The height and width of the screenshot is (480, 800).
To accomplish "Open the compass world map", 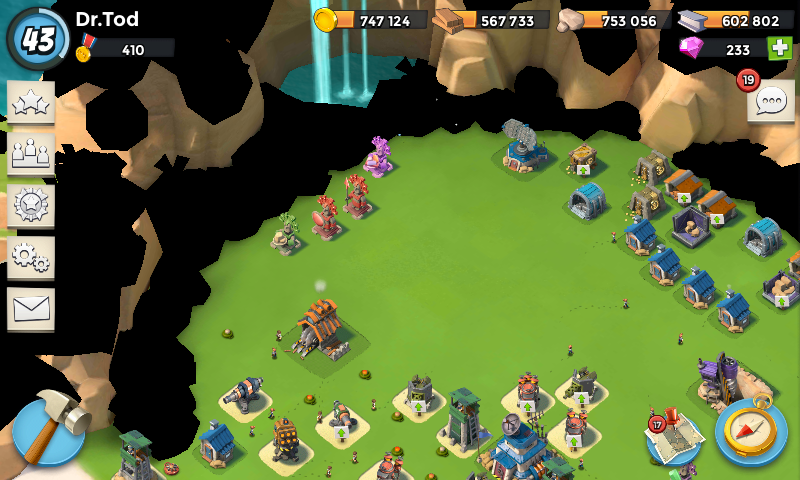I will (x=751, y=431).
